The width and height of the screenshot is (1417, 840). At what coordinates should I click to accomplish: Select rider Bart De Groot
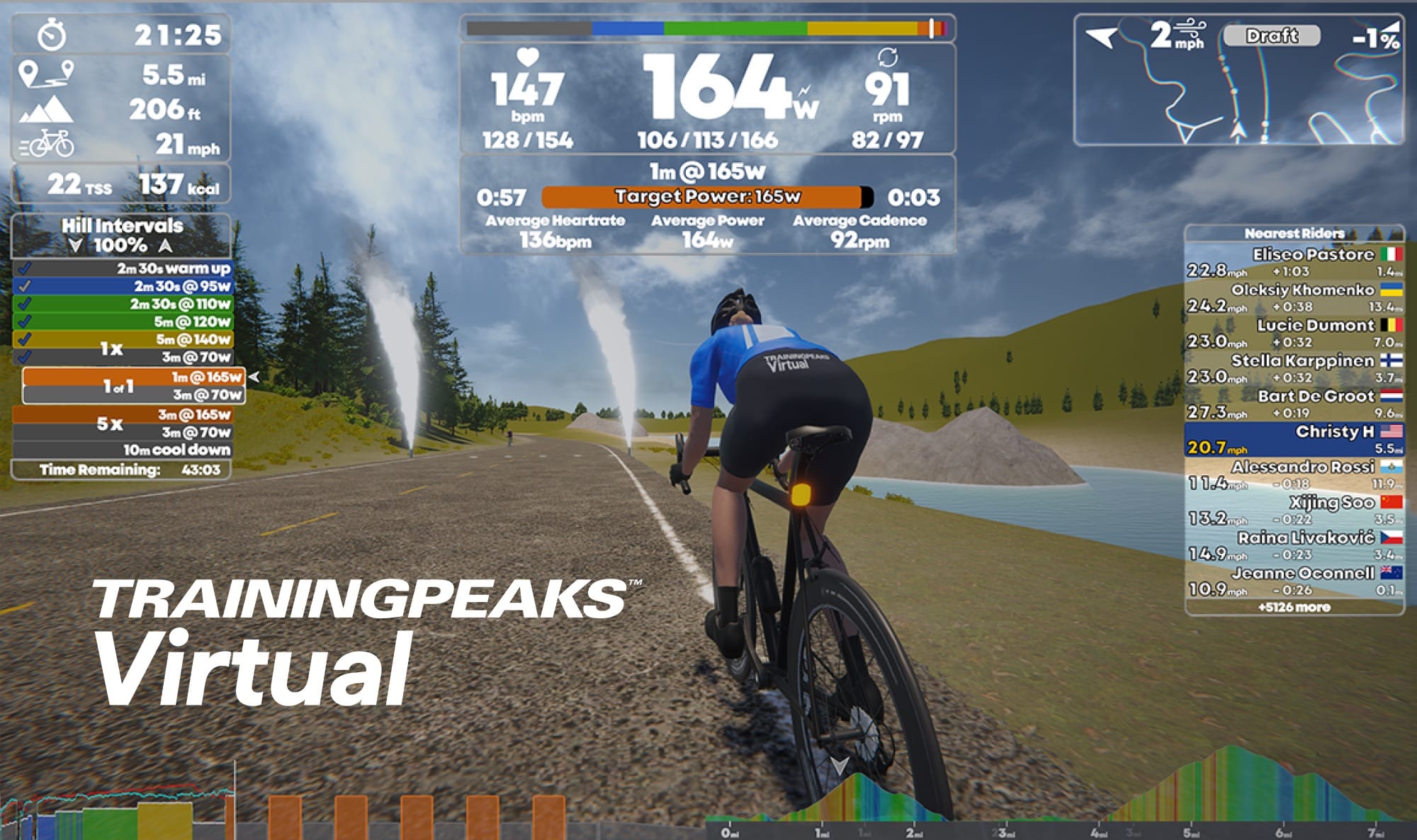click(x=1294, y=404)
